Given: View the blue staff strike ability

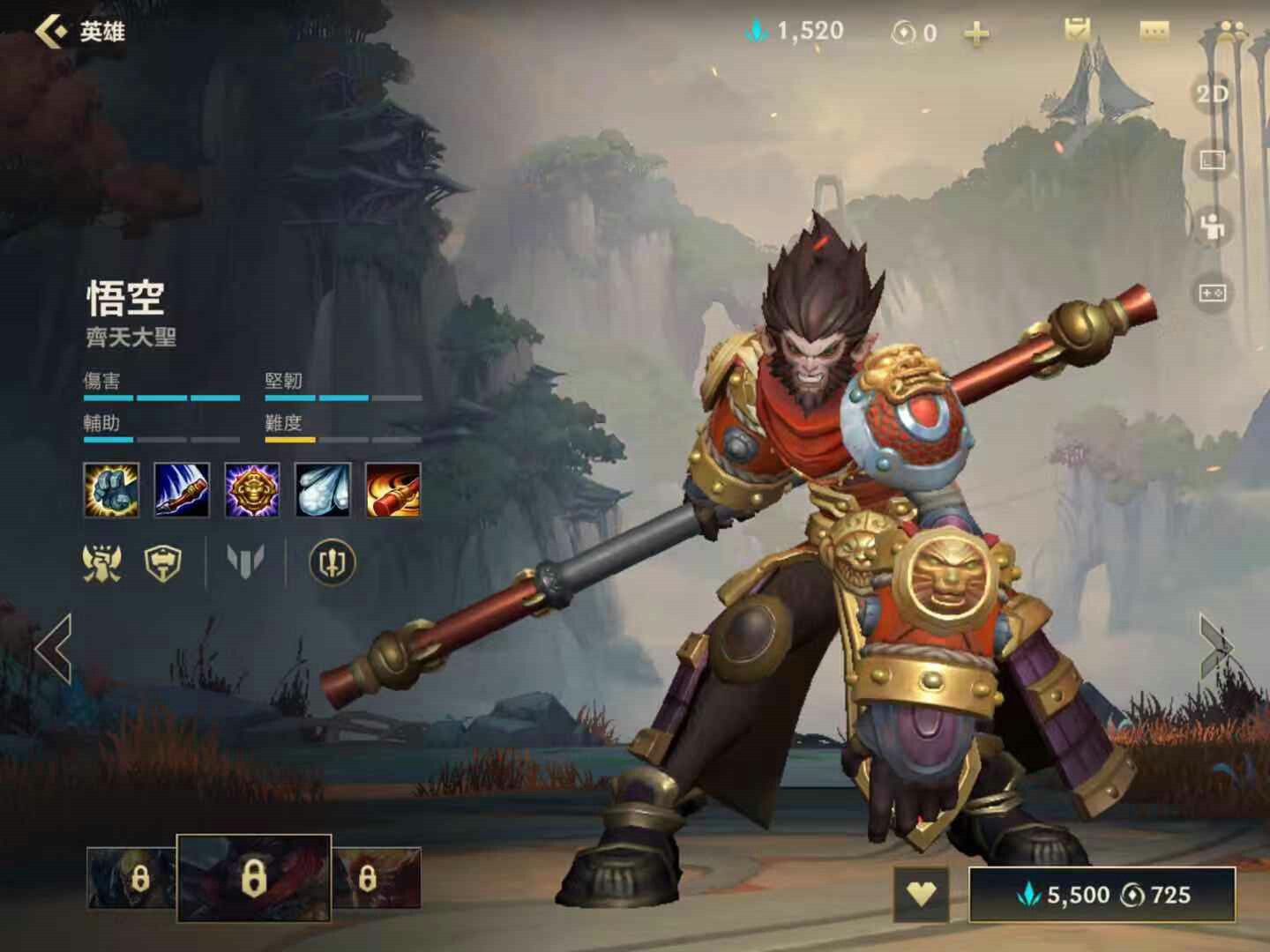Looking at the screenshot, I should coord(182,489).
